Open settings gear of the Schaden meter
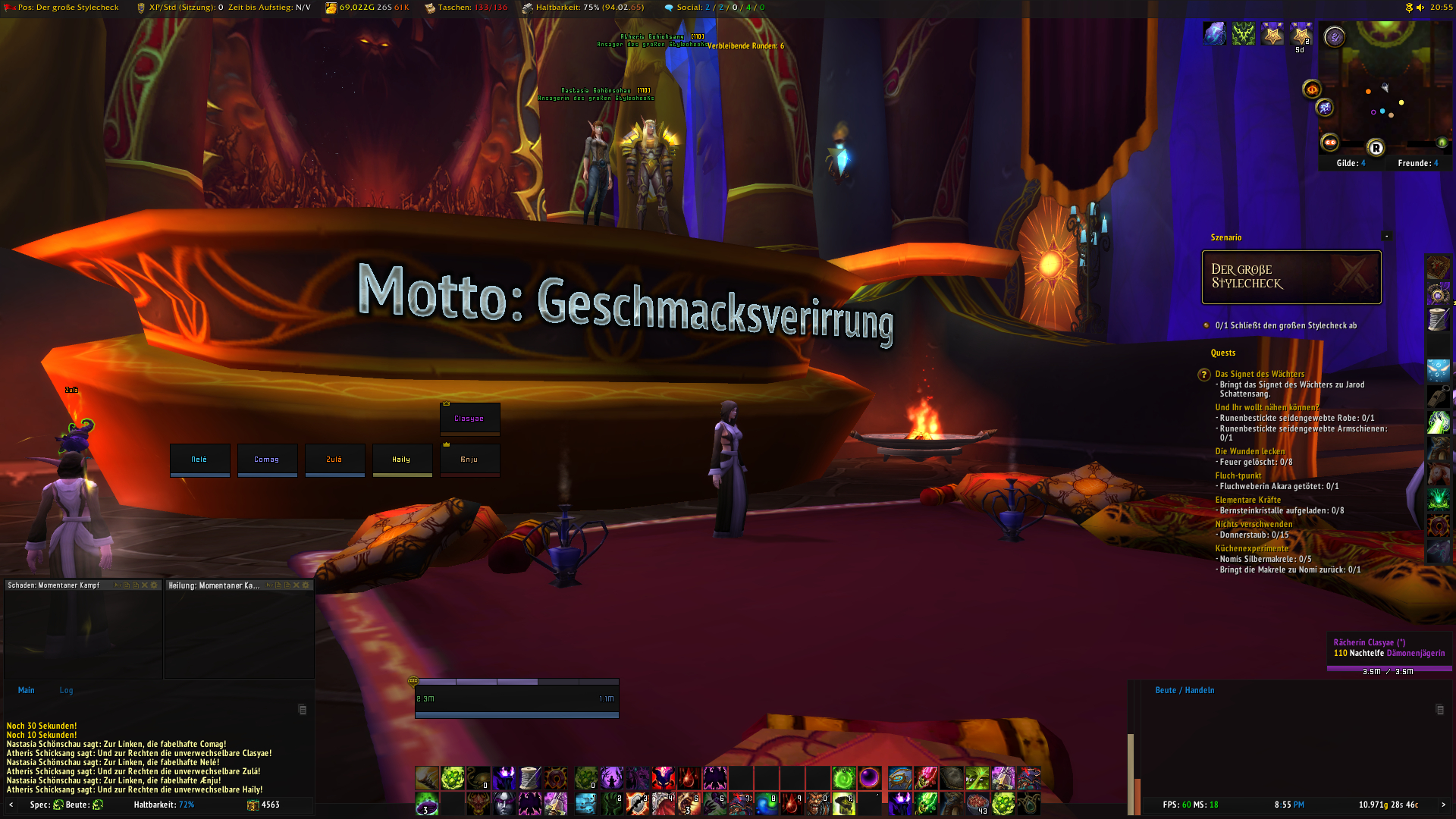The height and width of the screenshot is (819, 1456). coord(155,585)
